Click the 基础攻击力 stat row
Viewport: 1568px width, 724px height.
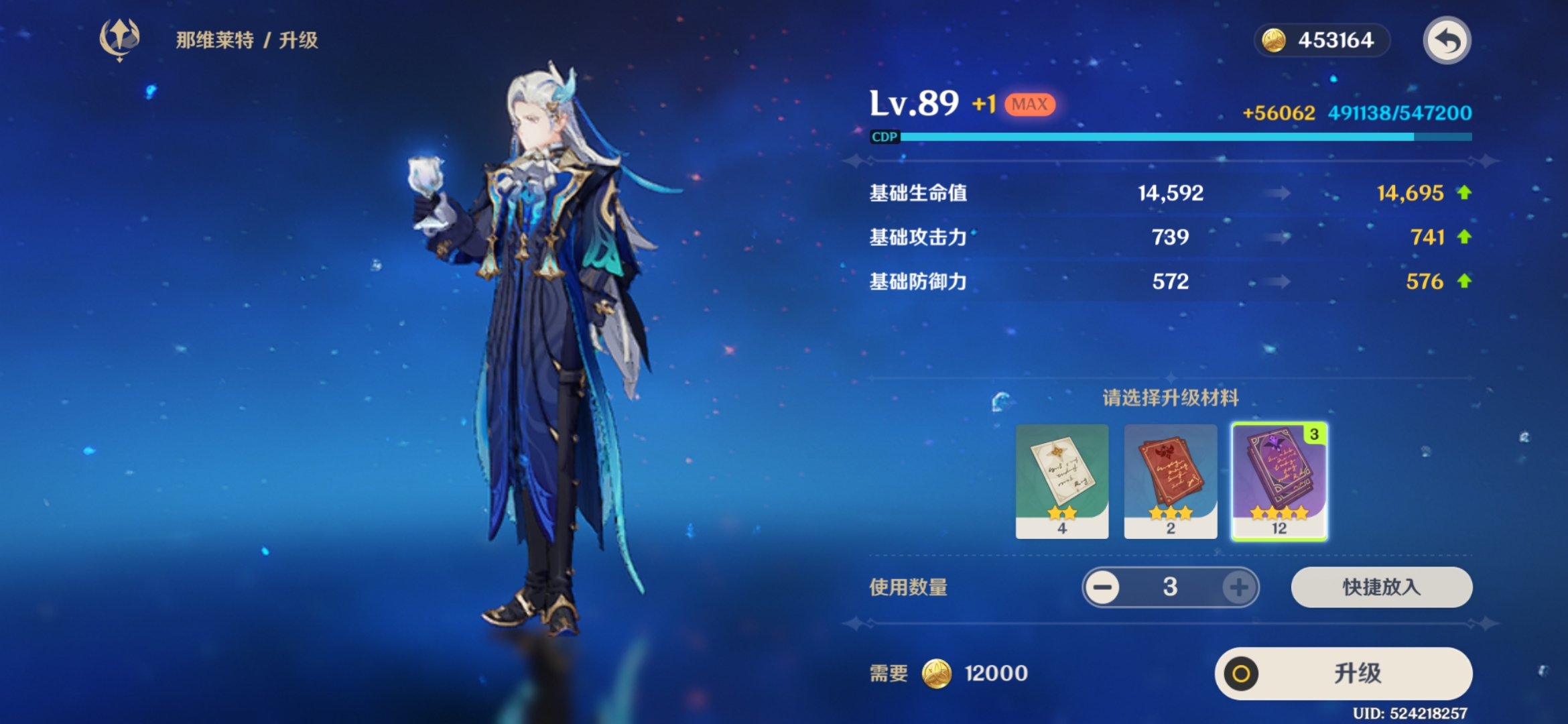(x=917, y=237)
